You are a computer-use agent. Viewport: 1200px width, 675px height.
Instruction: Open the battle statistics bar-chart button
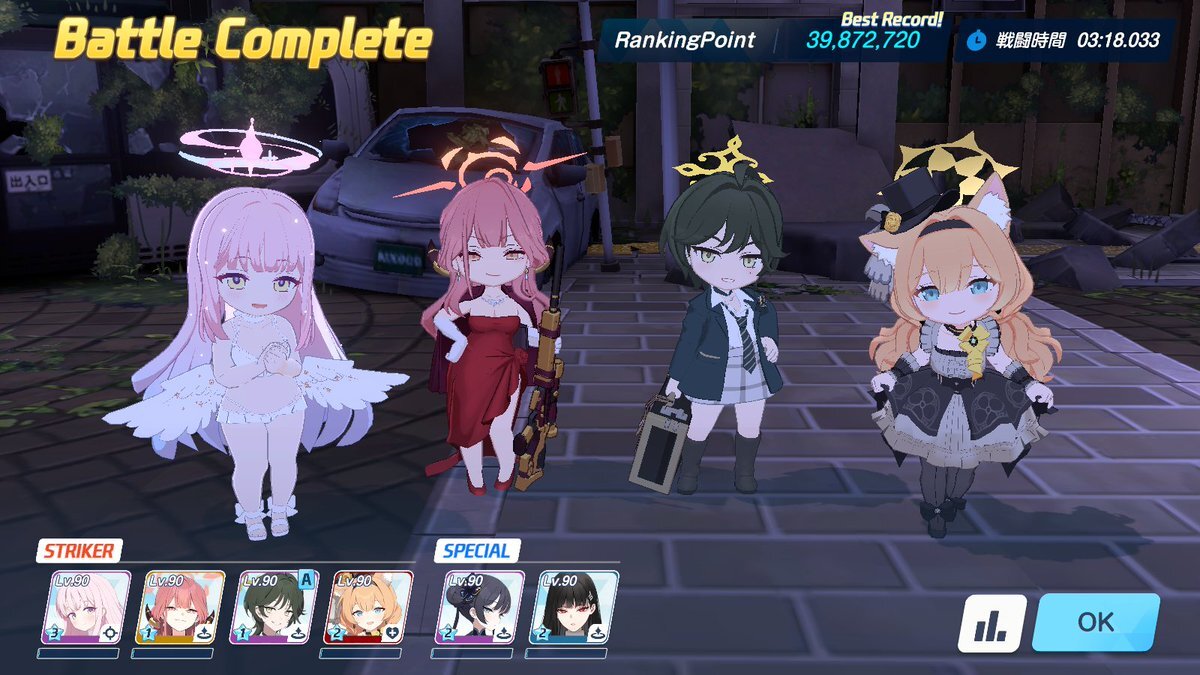point(992,623)
